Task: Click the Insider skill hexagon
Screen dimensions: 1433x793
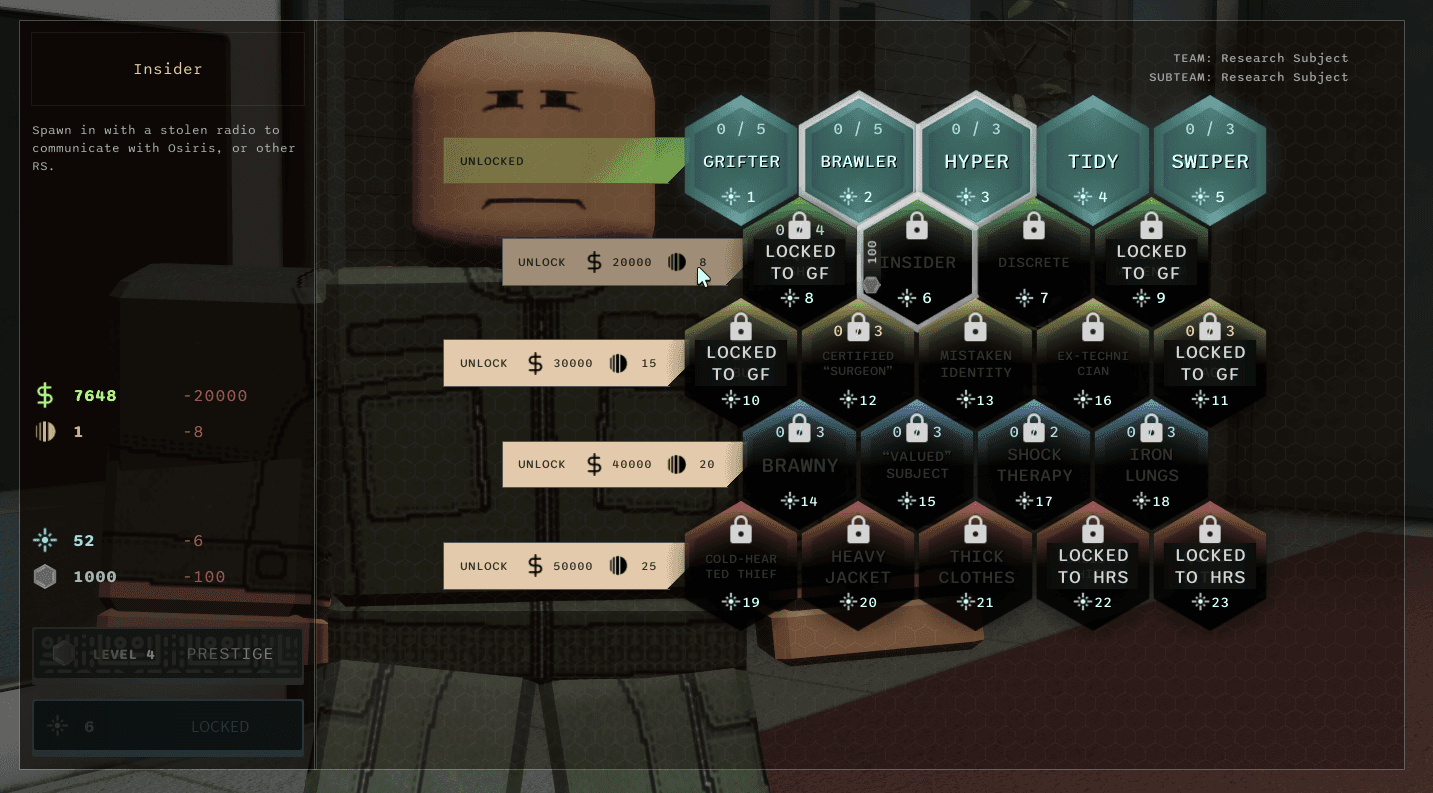Action: click(x=917, y=262)
